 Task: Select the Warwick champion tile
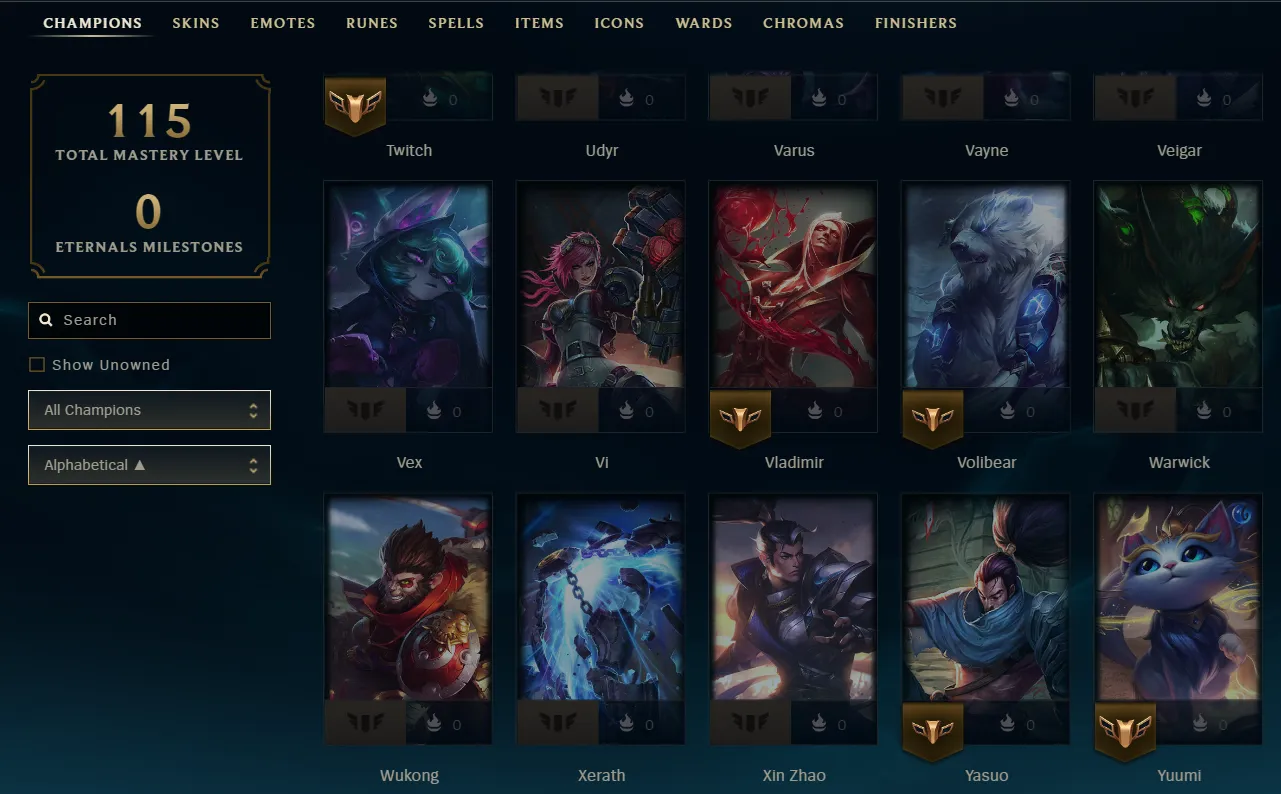pyautogui.click(x=1178, y=285)
